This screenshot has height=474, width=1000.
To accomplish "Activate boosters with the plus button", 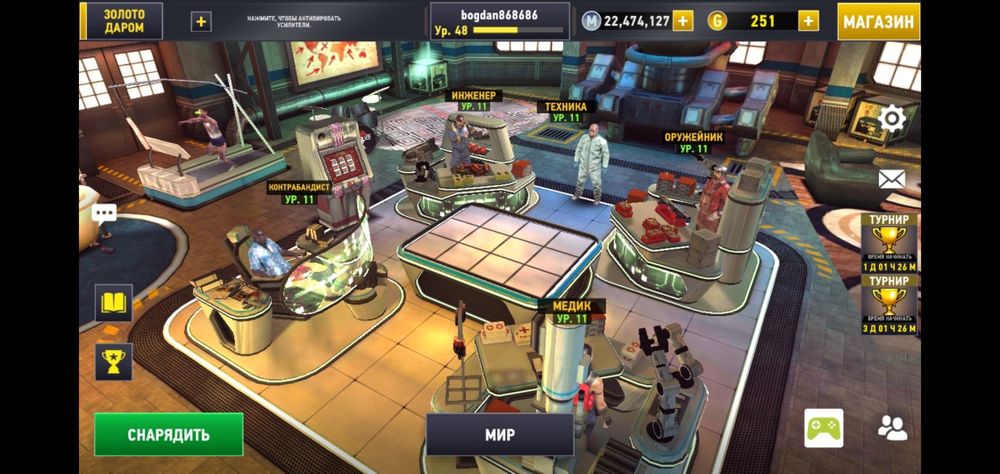I will [201, 21].
